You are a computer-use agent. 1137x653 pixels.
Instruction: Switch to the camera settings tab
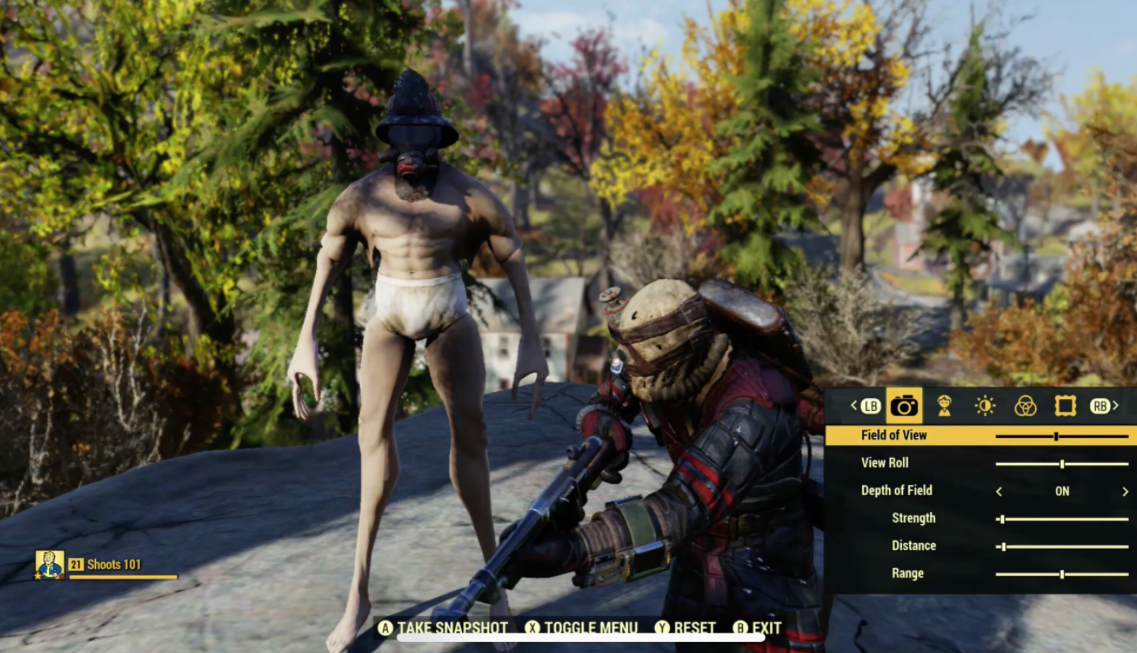click(x=904, y=405)
